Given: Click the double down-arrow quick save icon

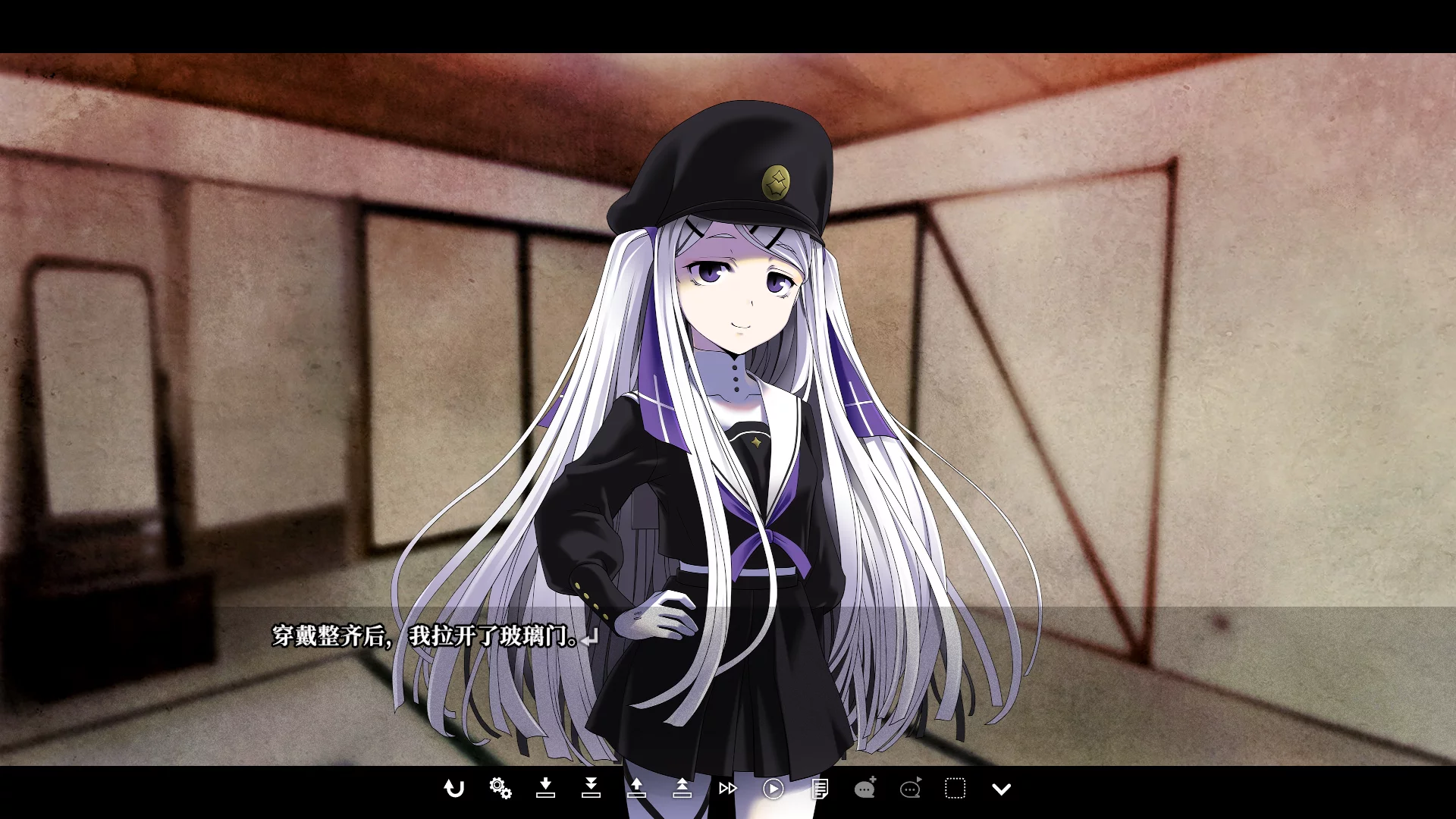Looking at the screenshot, I should [591, 789].
